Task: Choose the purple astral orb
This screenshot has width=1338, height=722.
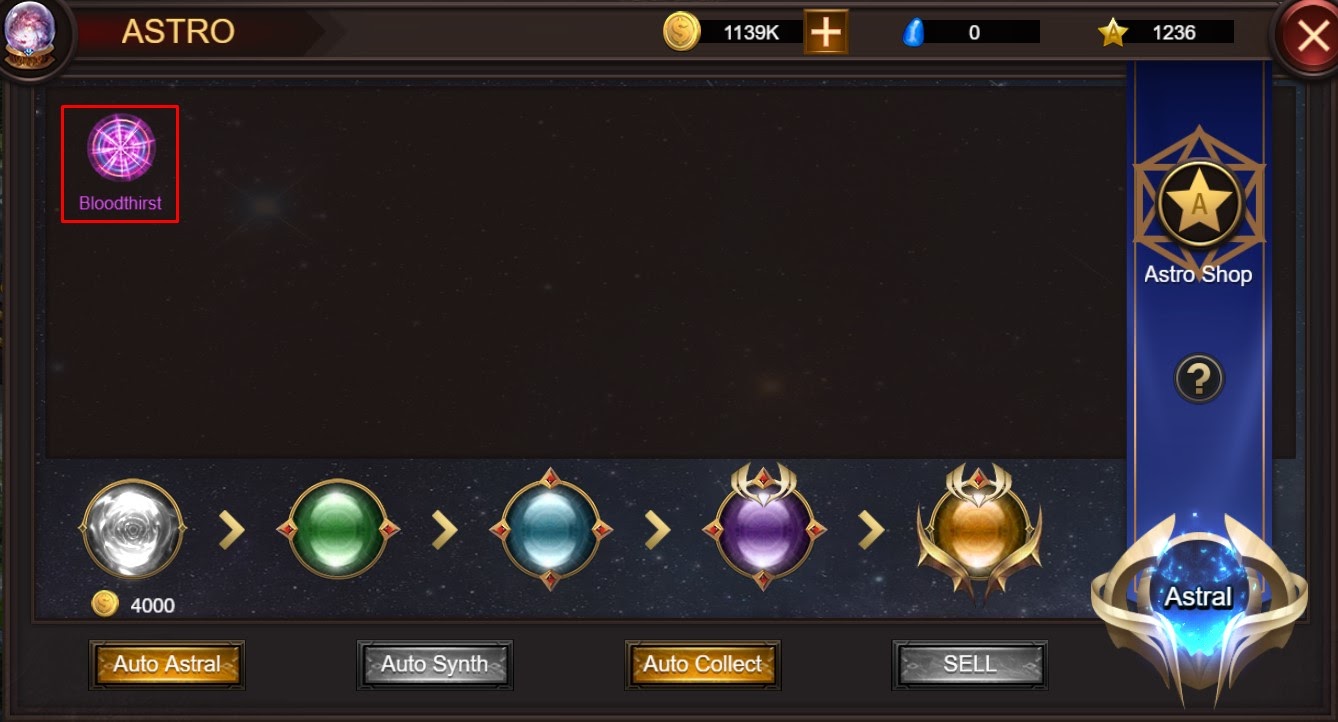Action: click(x=764, y=530)
